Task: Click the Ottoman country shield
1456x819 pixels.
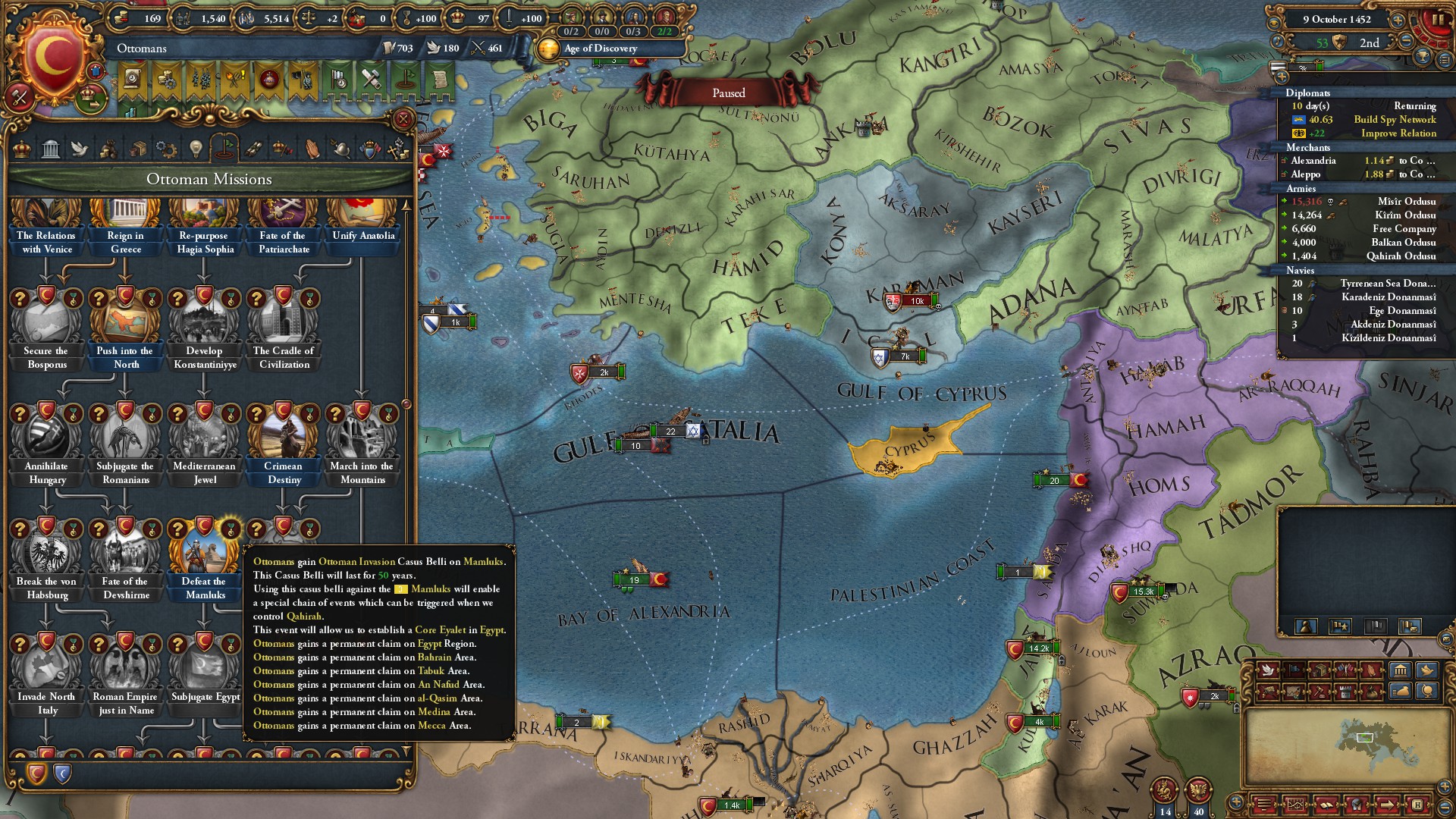Action: [x=53, y=57]
